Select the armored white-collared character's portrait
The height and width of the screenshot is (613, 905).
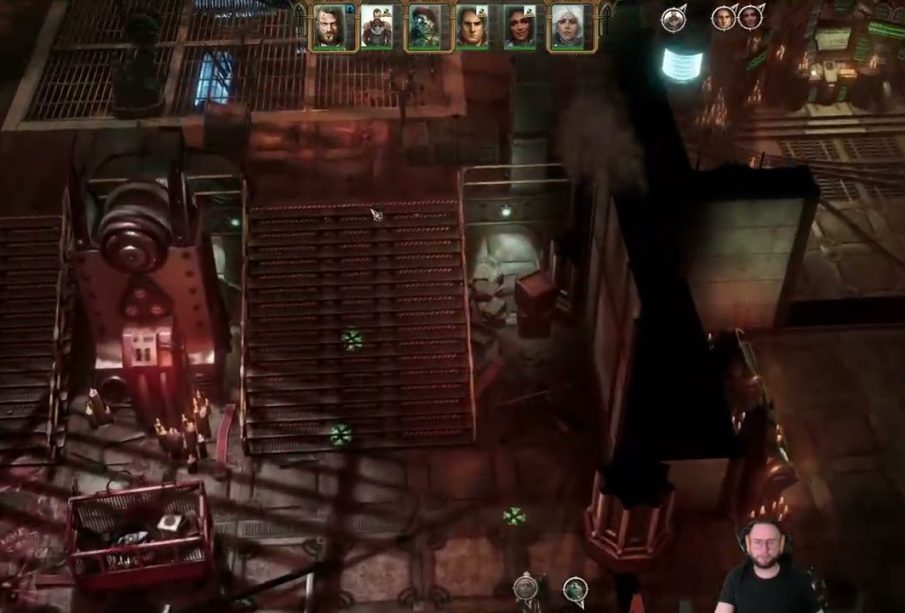click(x=377, y=27)
